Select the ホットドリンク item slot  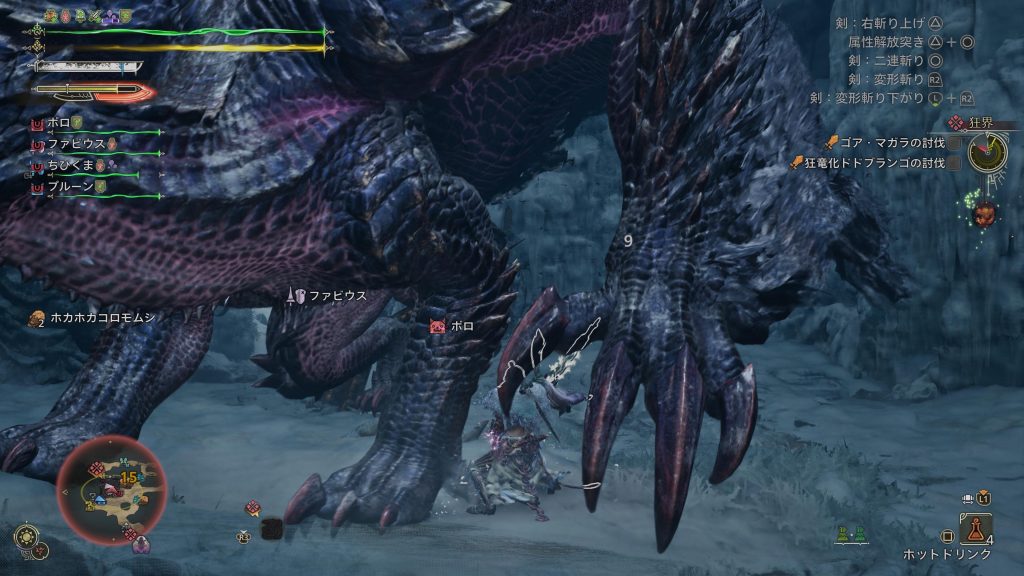tap(976, 529)
